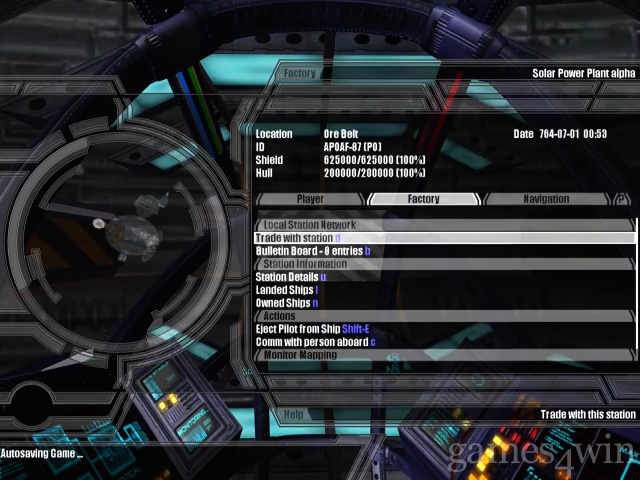Screen dimensions: 640x480
Task: Open the Bulletin Board entries
Action: click(312, 251)
